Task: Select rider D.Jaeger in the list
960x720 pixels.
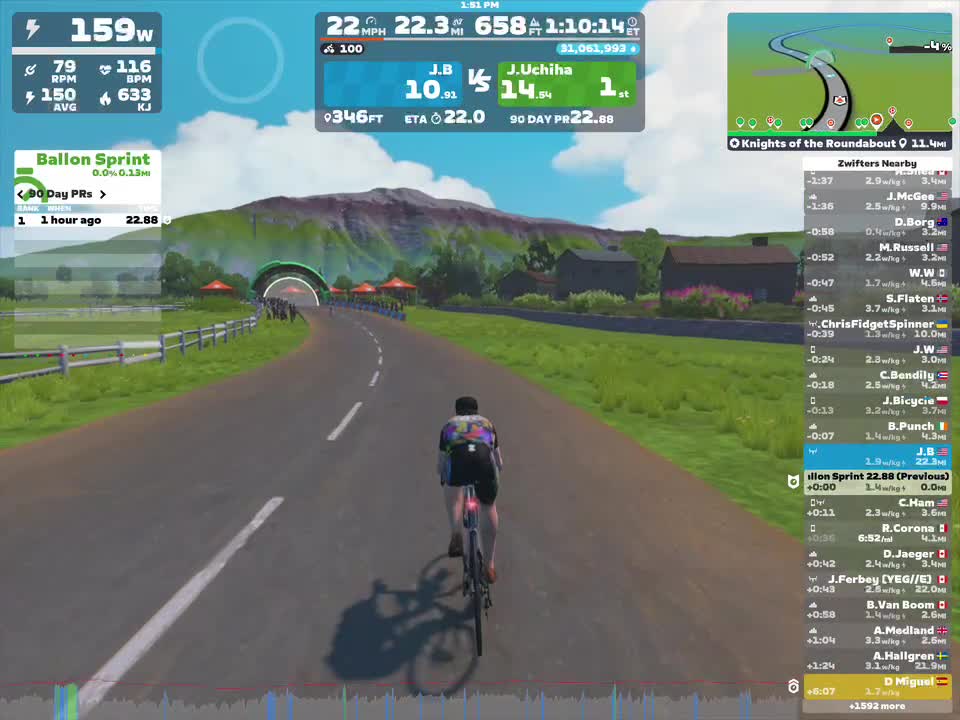Action: click(877, 559)
